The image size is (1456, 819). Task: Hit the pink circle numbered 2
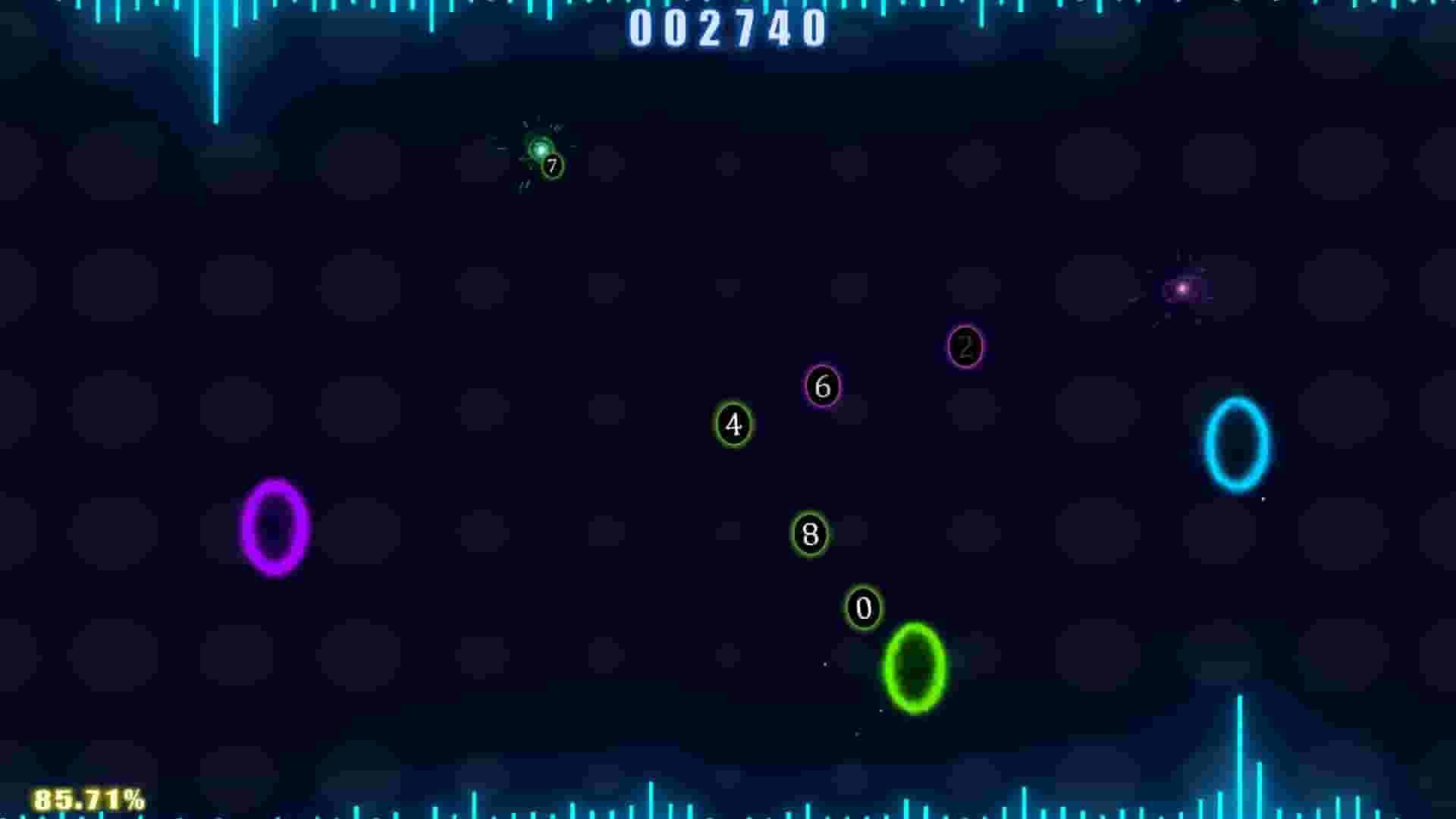[965, 349]
